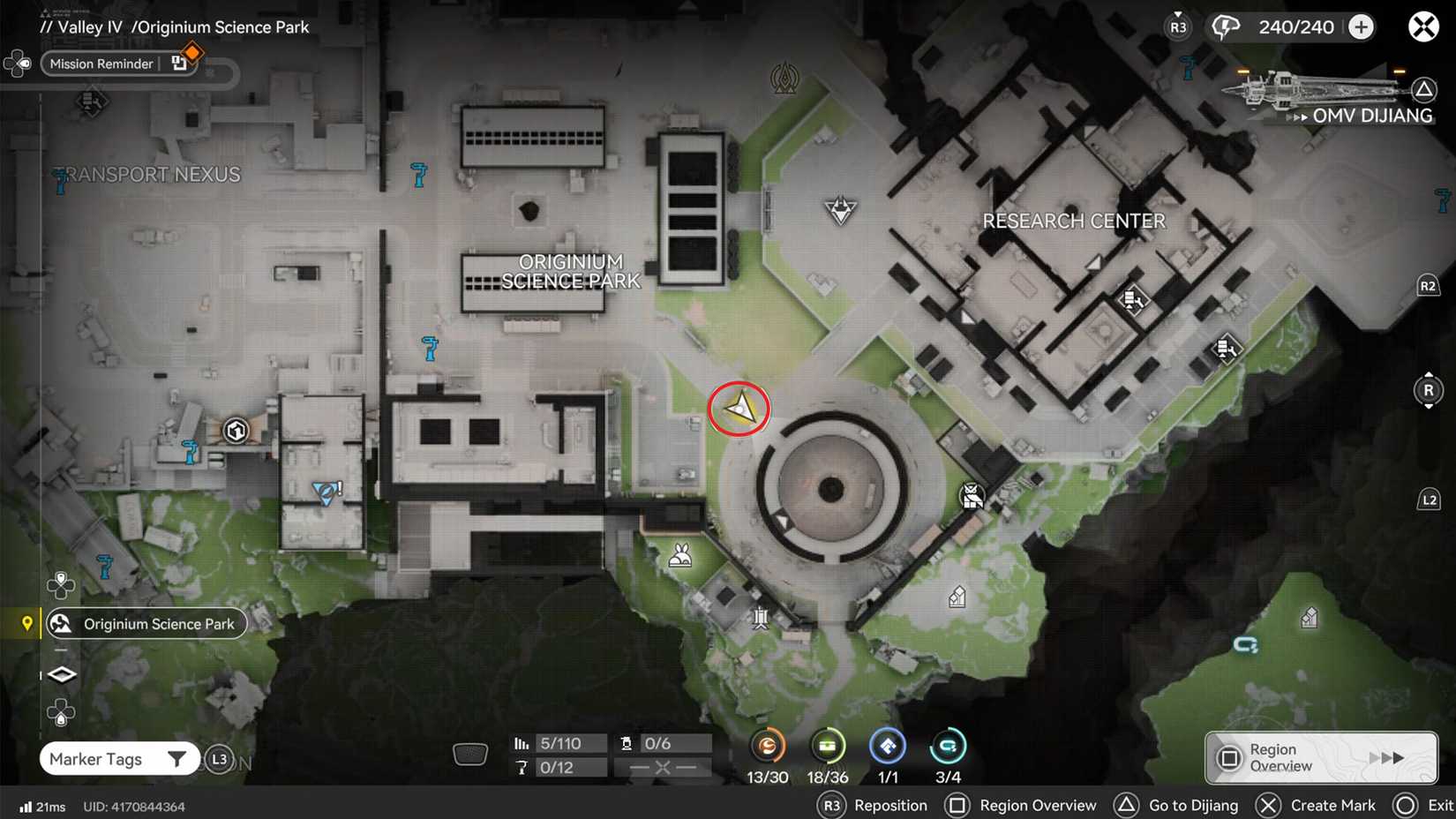Enable the Marker Tags filter funnel

coord(177,758)
